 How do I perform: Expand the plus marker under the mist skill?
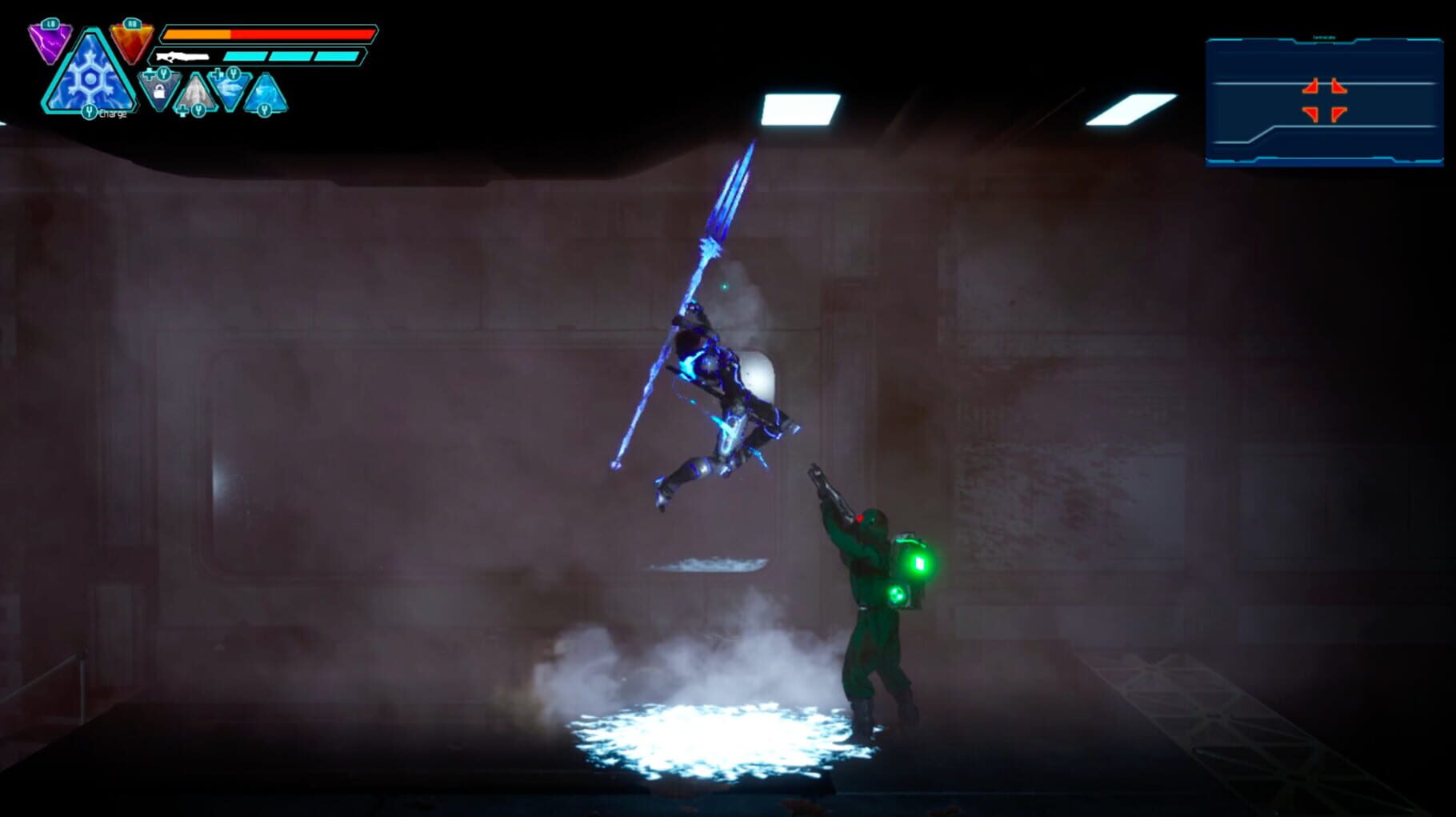point(183,110)
